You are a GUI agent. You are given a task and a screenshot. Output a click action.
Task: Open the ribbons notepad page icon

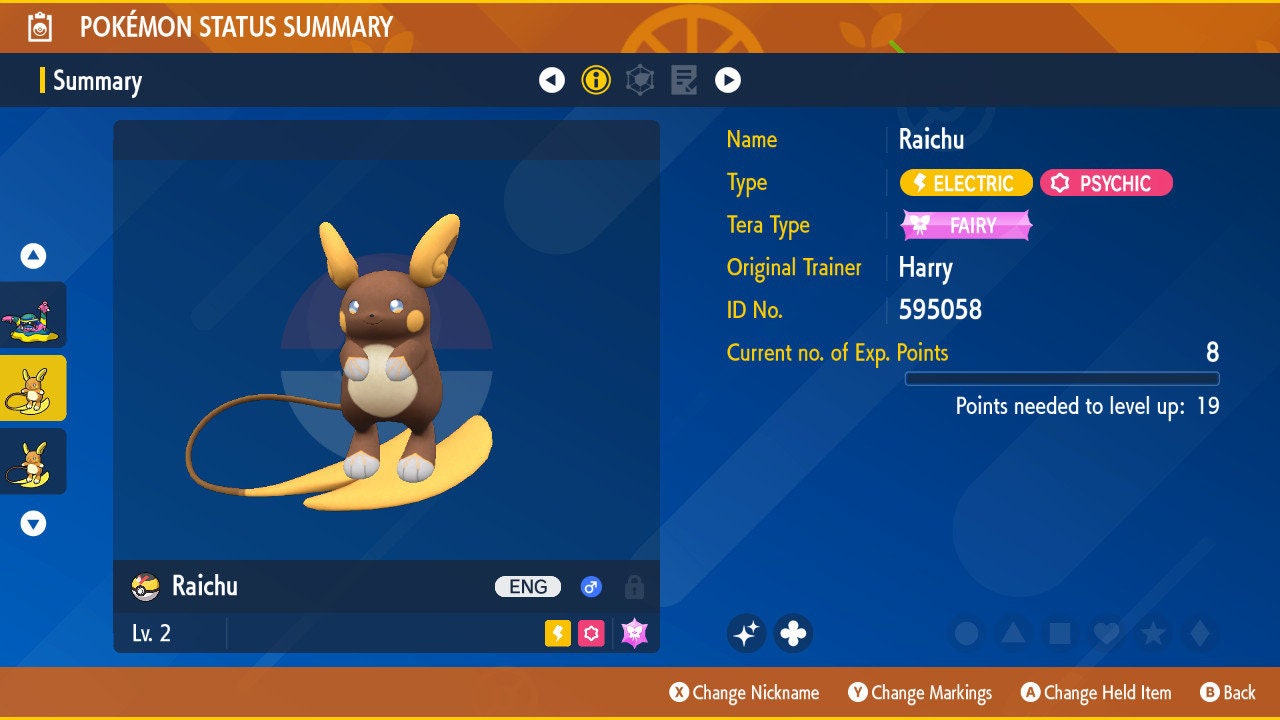pos(683,80)
